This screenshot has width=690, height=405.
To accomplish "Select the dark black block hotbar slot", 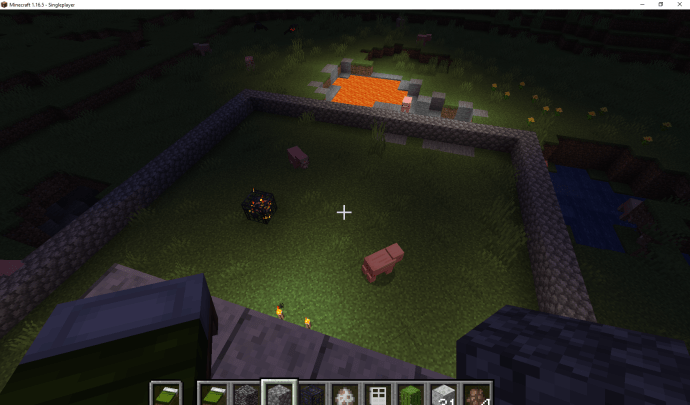I will pos(311,394).
